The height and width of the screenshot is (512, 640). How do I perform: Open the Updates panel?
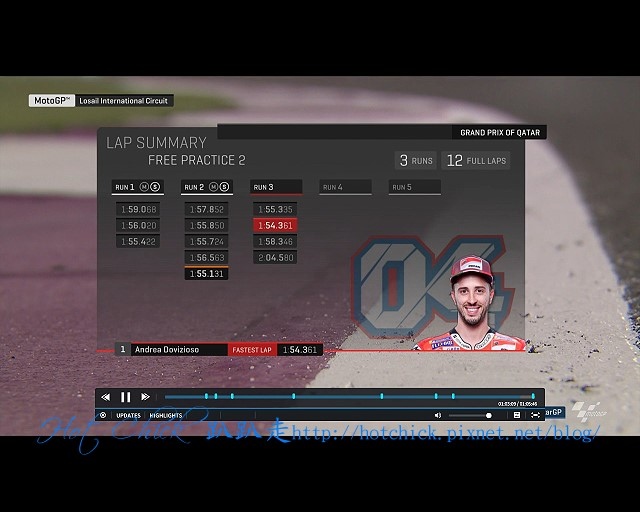pyautogui.click(x=128, y=415)
